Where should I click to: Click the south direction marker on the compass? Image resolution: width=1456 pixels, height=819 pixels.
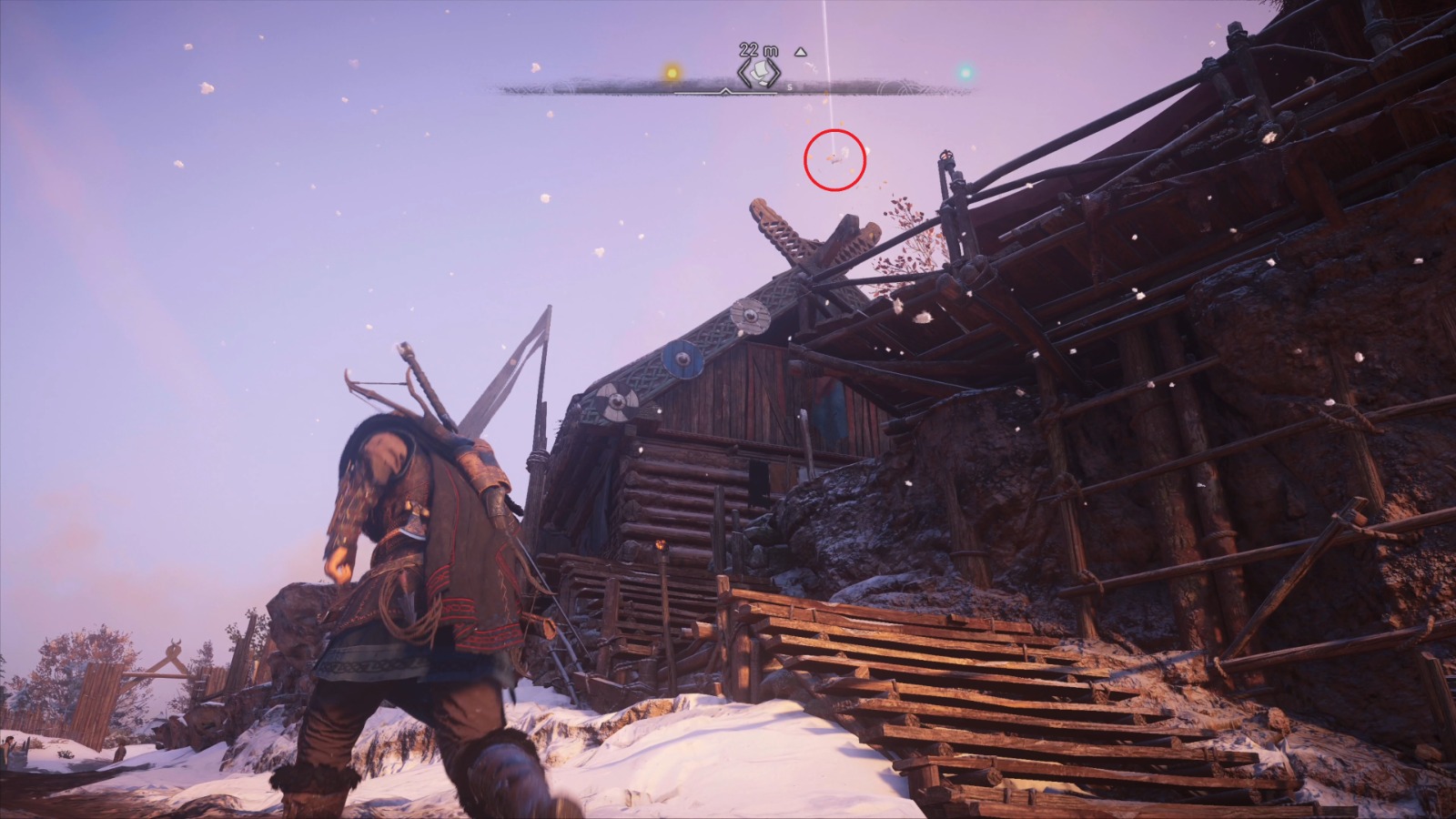[x=788, y=86]
